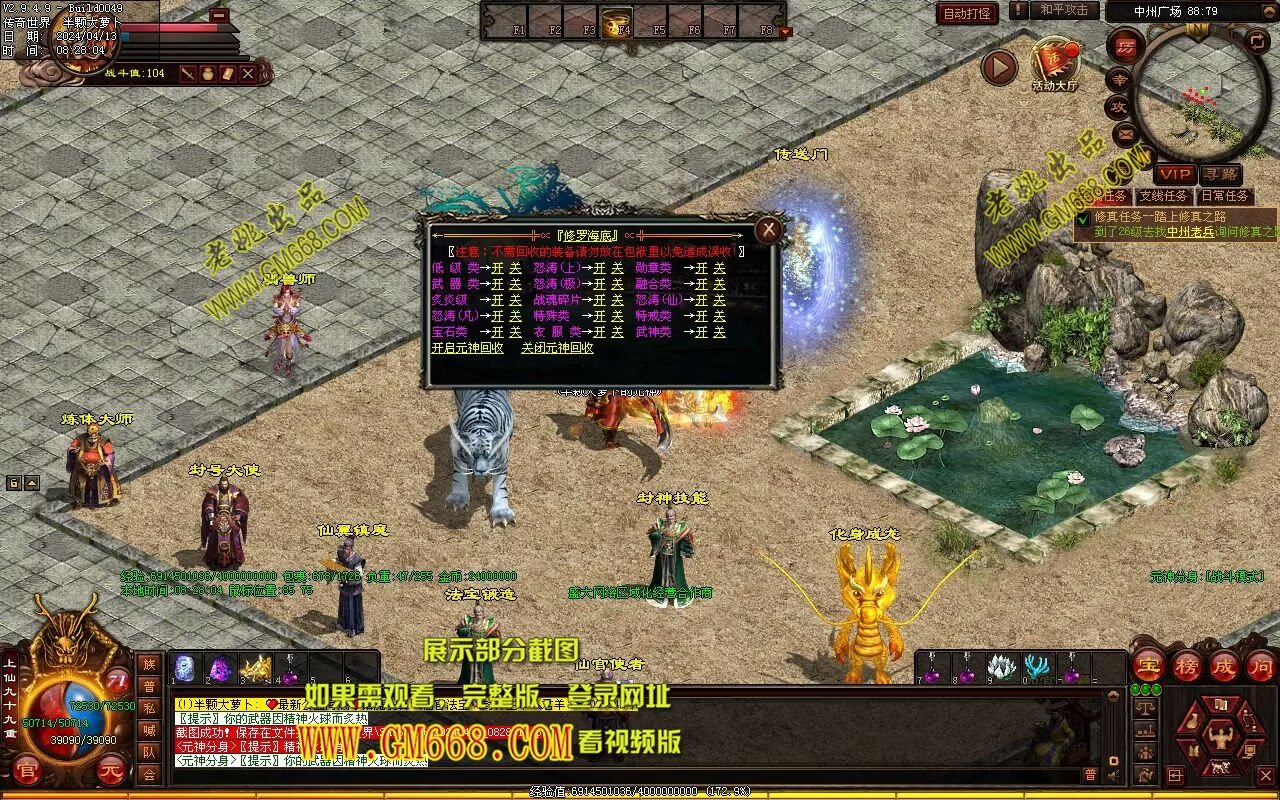Select the golden item in the F4 hotkey slot

coord(616,20)
